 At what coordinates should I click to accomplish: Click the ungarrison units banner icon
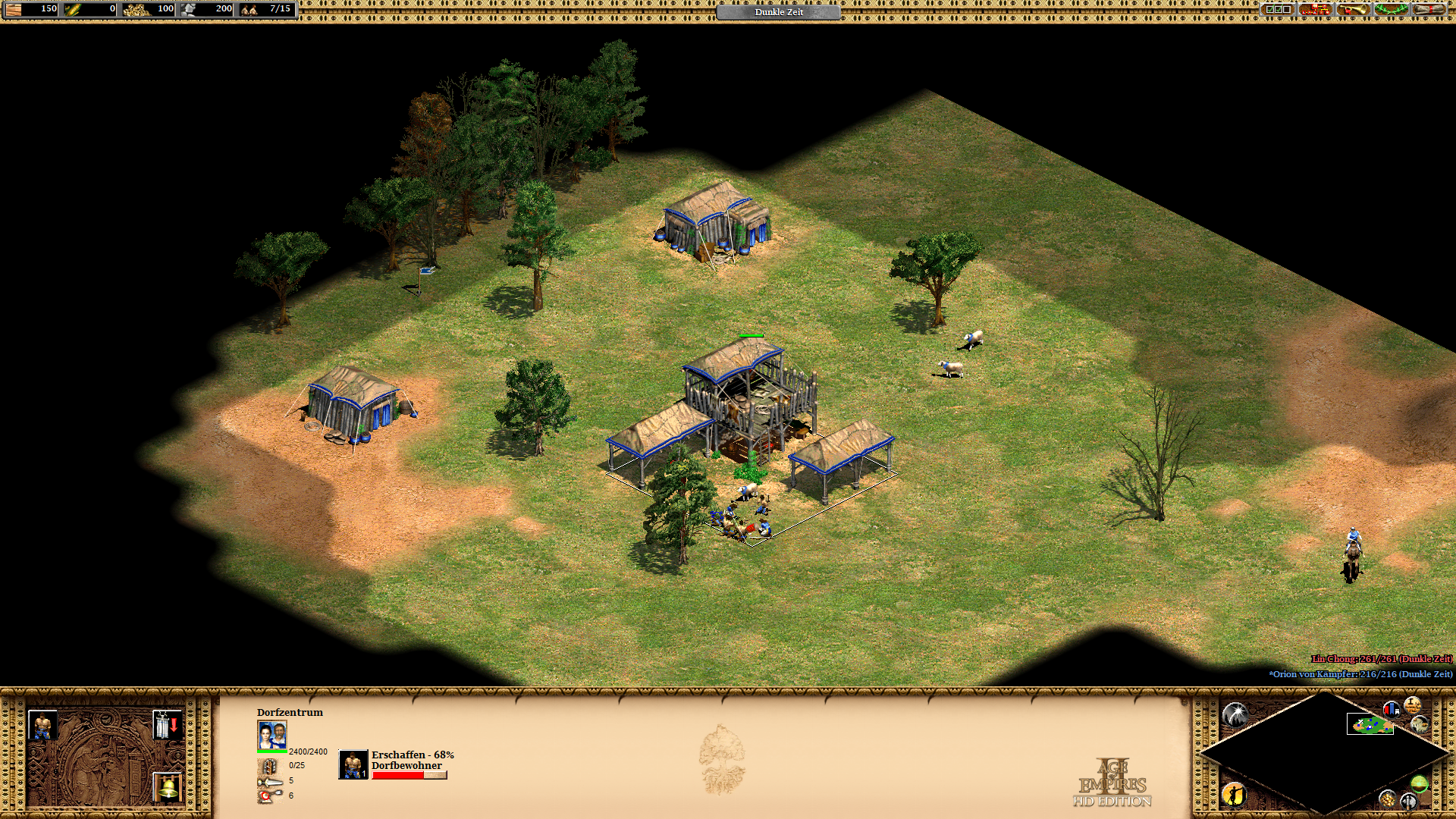tap(166, 726)
